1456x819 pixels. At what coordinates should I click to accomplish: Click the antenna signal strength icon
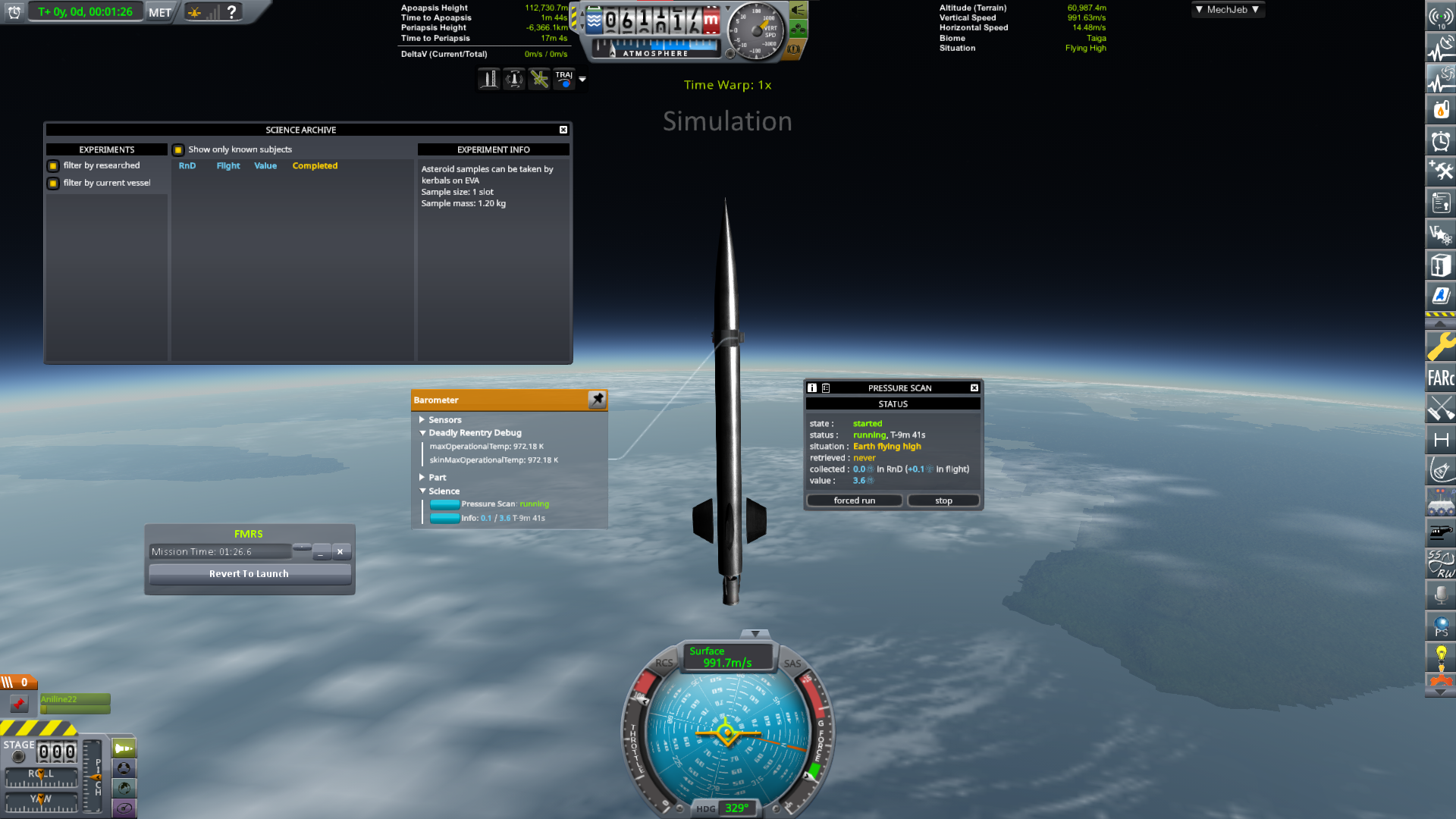click(x=1440, y=15)
